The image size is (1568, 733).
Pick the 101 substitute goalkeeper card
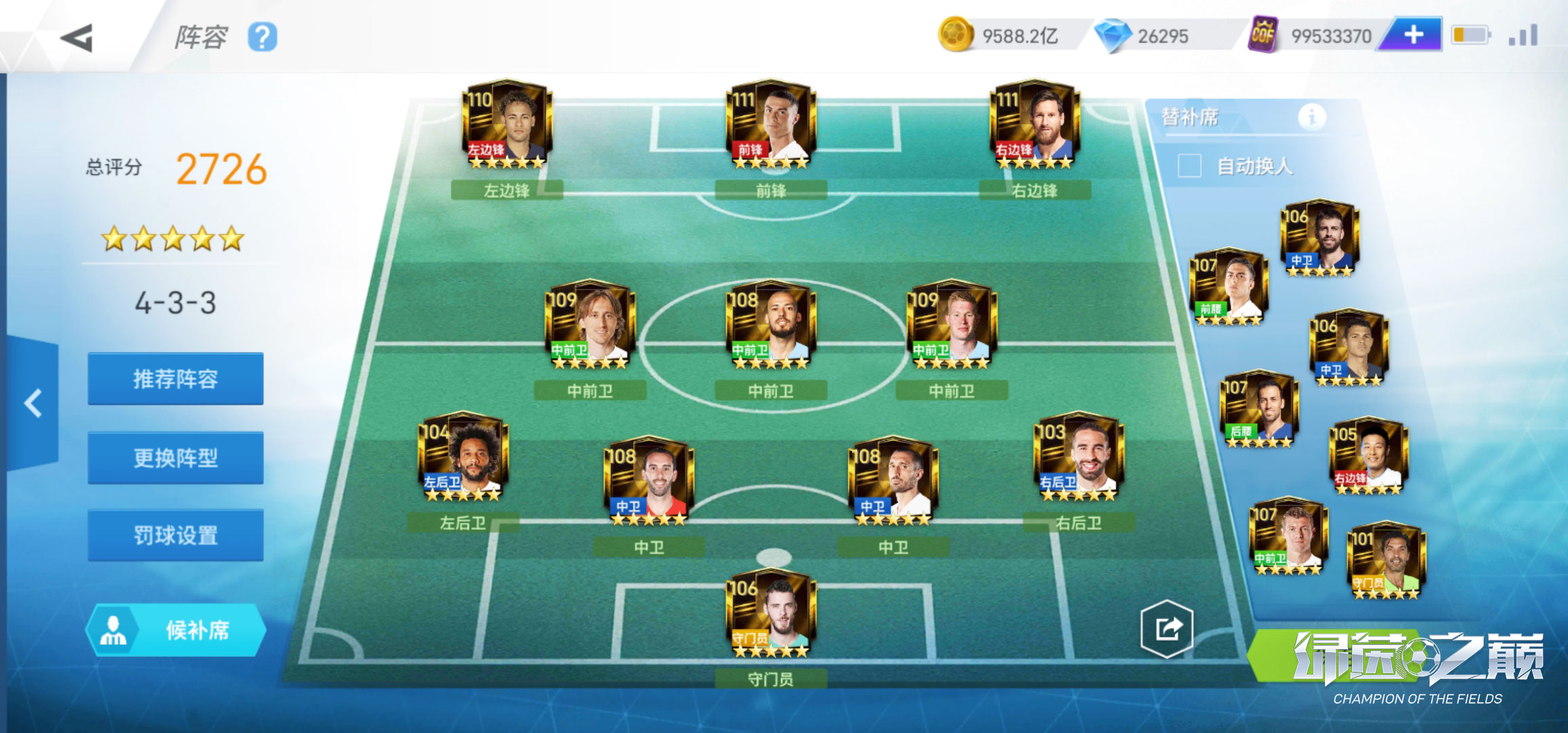click(x=1385, y=561)
